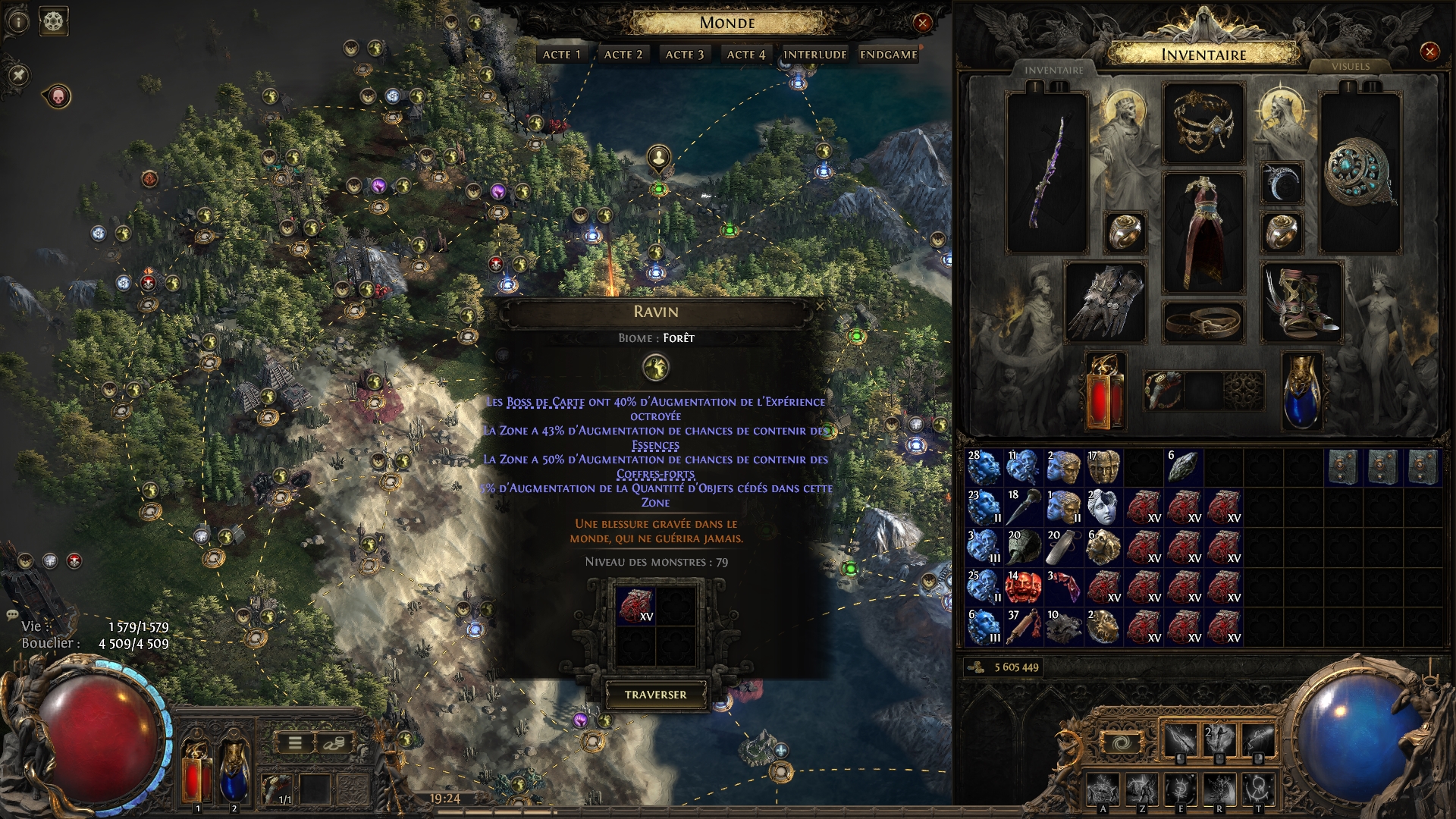1456x819 pixels.
Task: Click the Traverser button
Action: pos(655,695)
